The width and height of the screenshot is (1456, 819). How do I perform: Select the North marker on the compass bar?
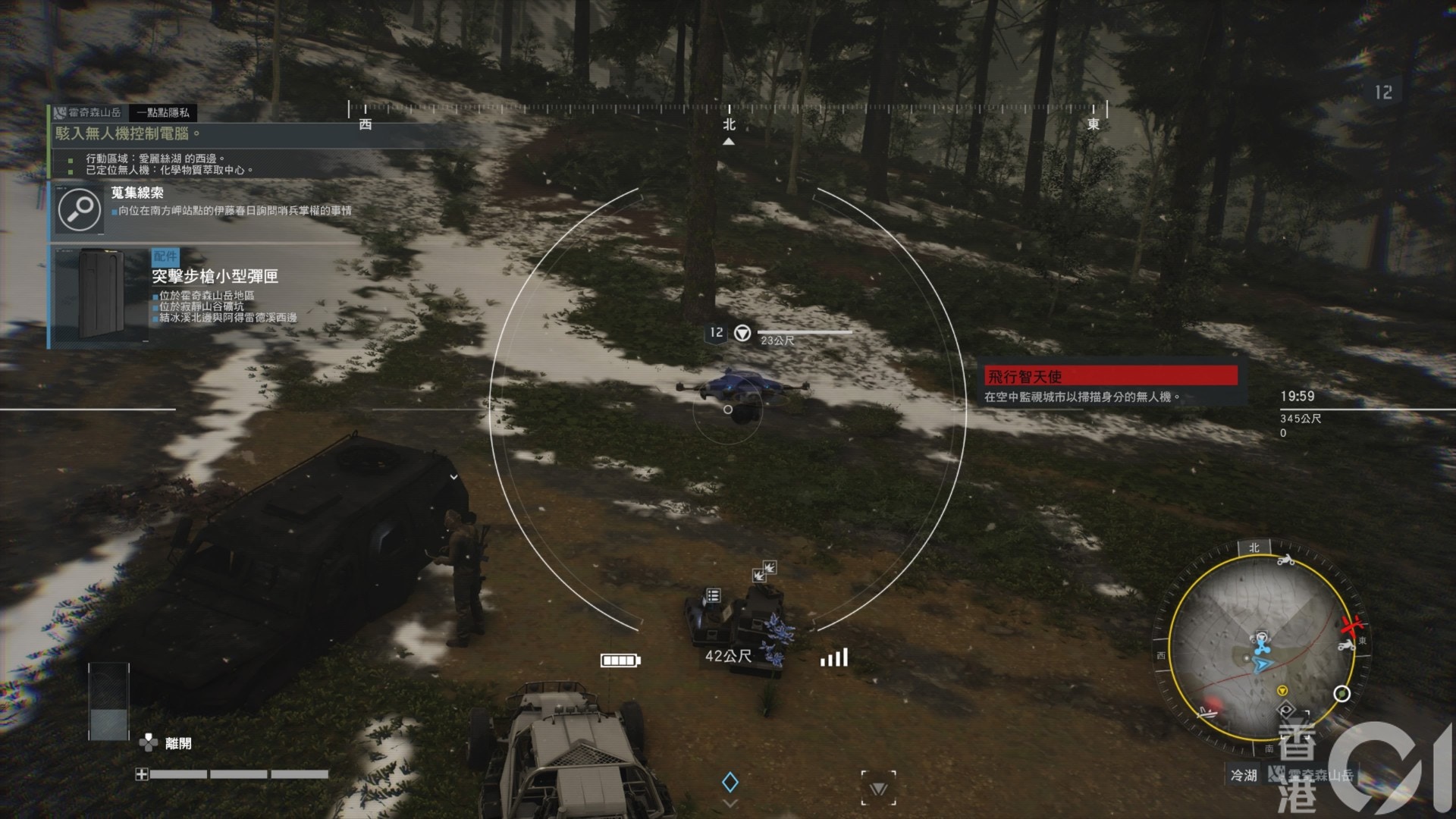click(729, 124)
